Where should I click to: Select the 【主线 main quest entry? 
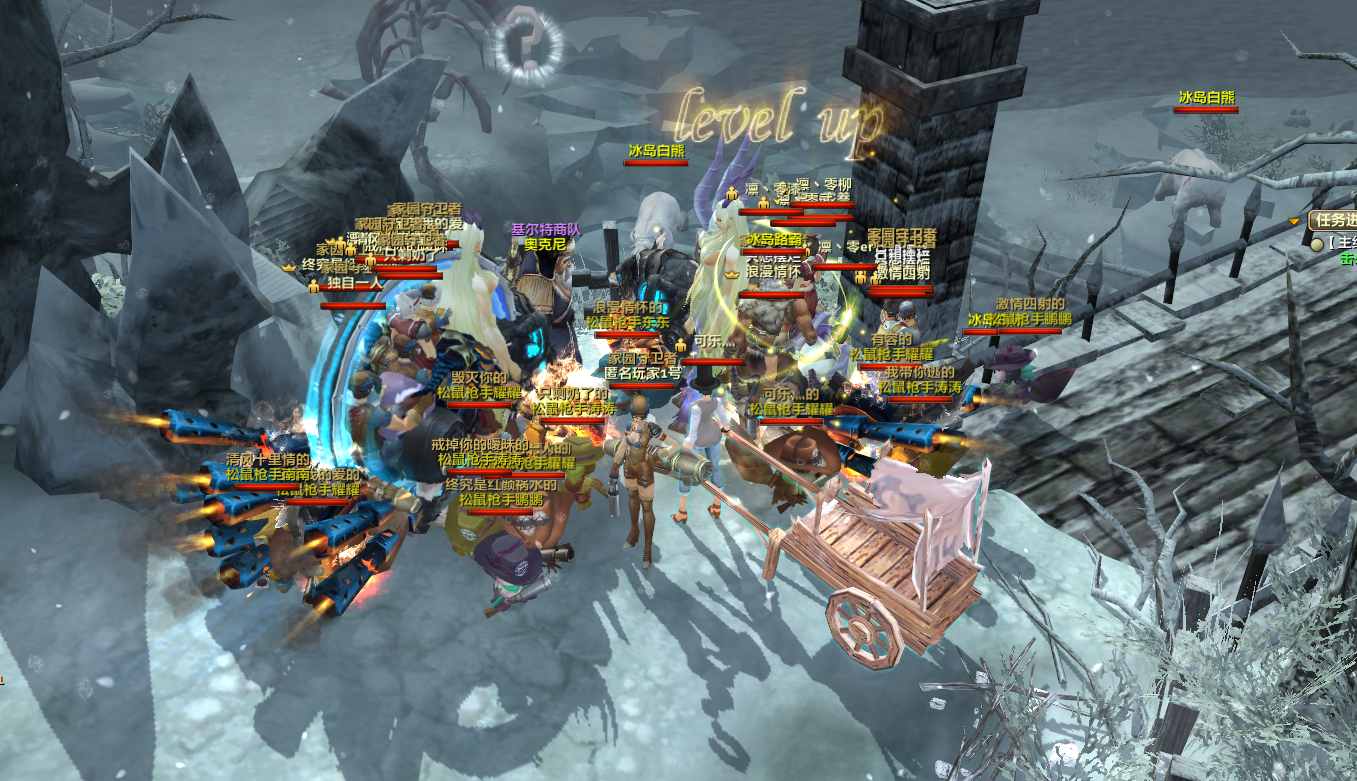pyautogui.click(x=1341, y=243)
